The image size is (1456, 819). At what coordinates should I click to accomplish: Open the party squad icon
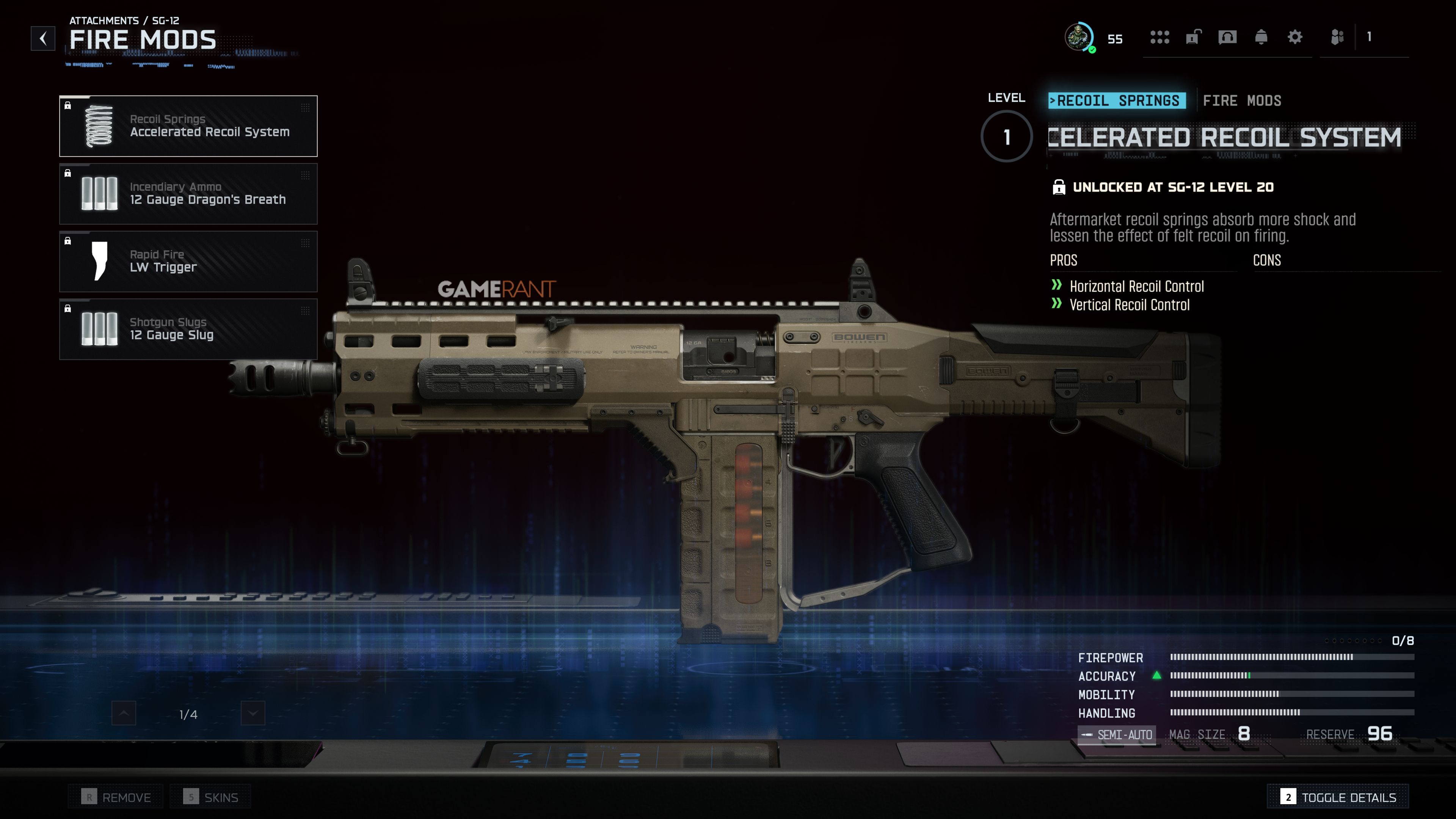[x=1338, y=38]
